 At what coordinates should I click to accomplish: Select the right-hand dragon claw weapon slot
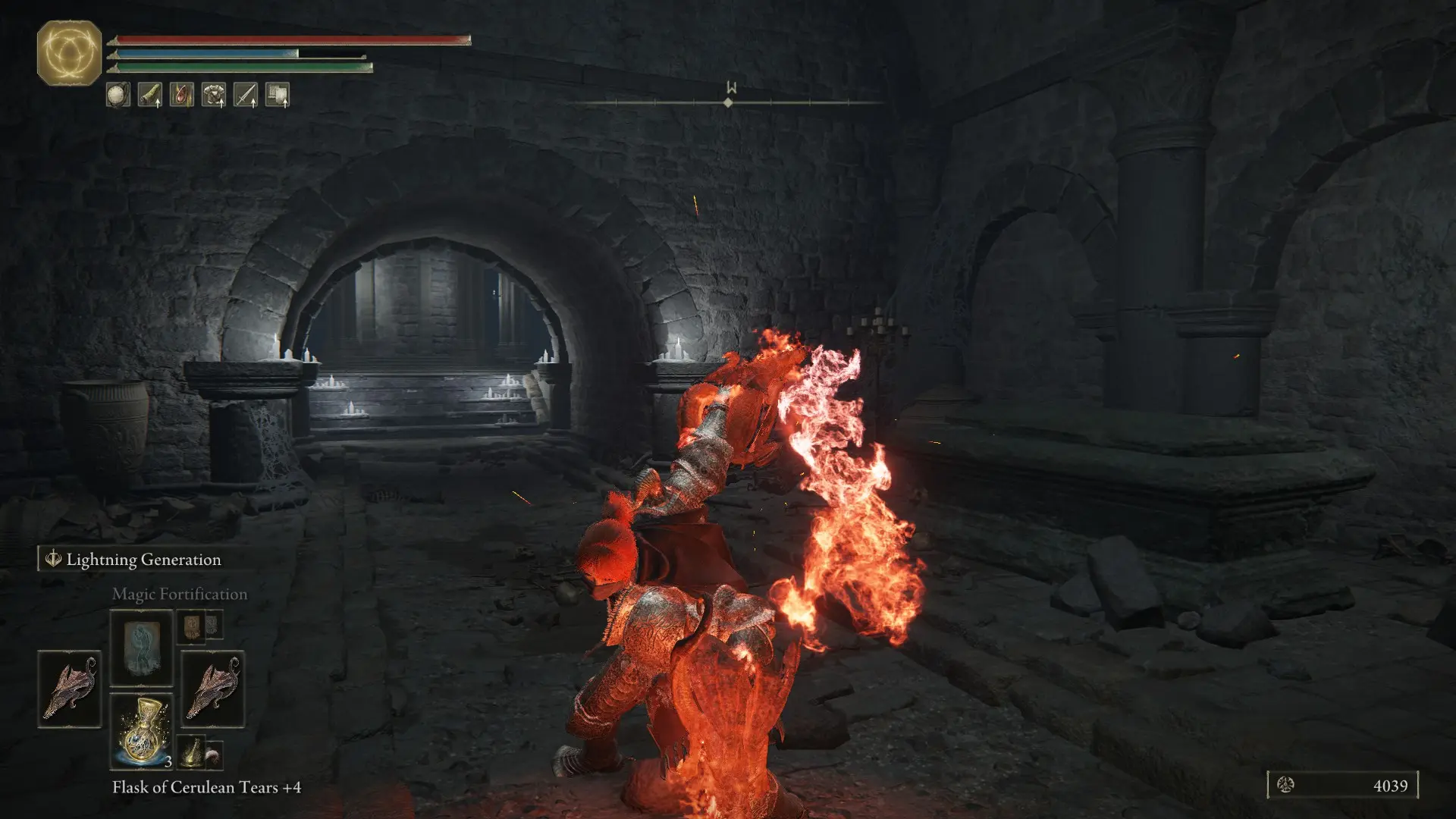213,689
